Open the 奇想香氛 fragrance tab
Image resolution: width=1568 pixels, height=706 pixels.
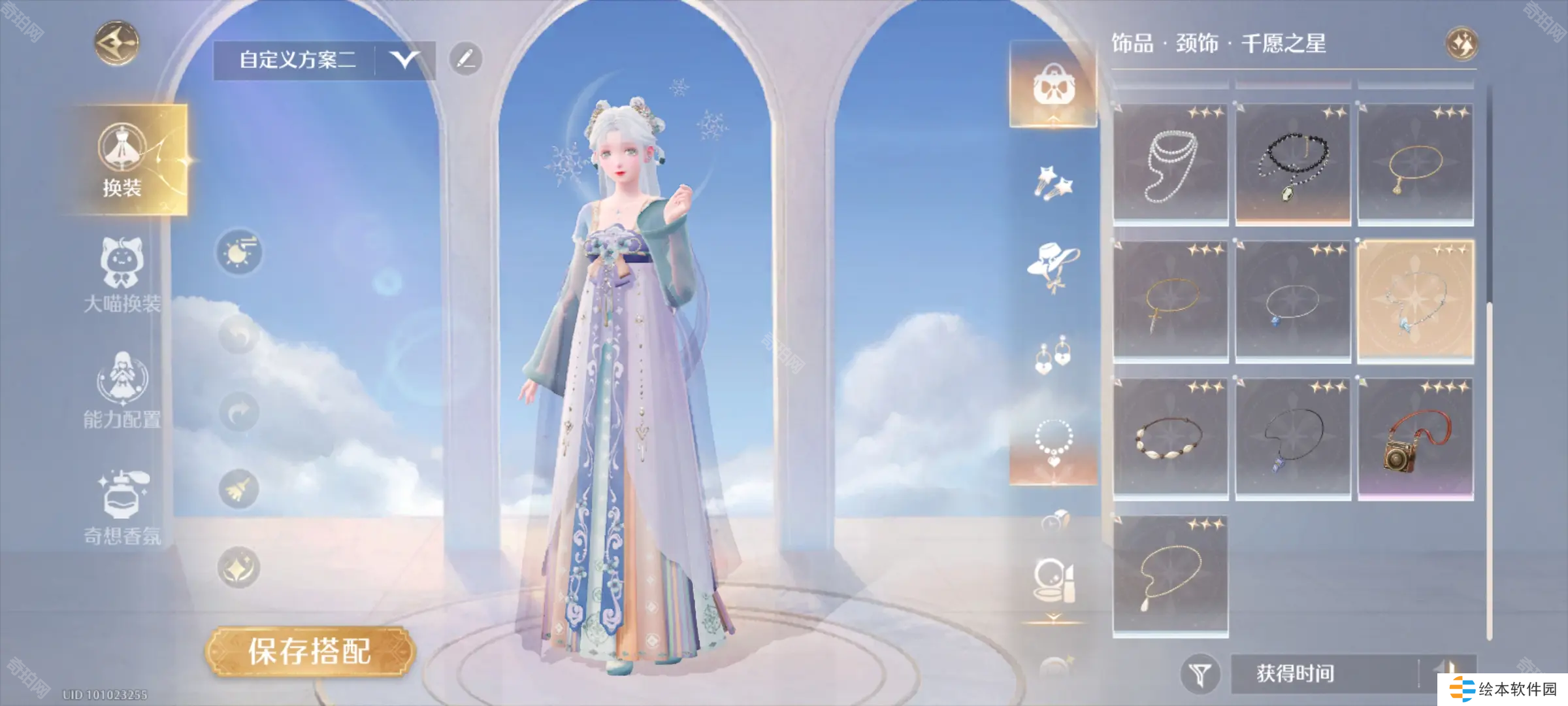point(122,507)
